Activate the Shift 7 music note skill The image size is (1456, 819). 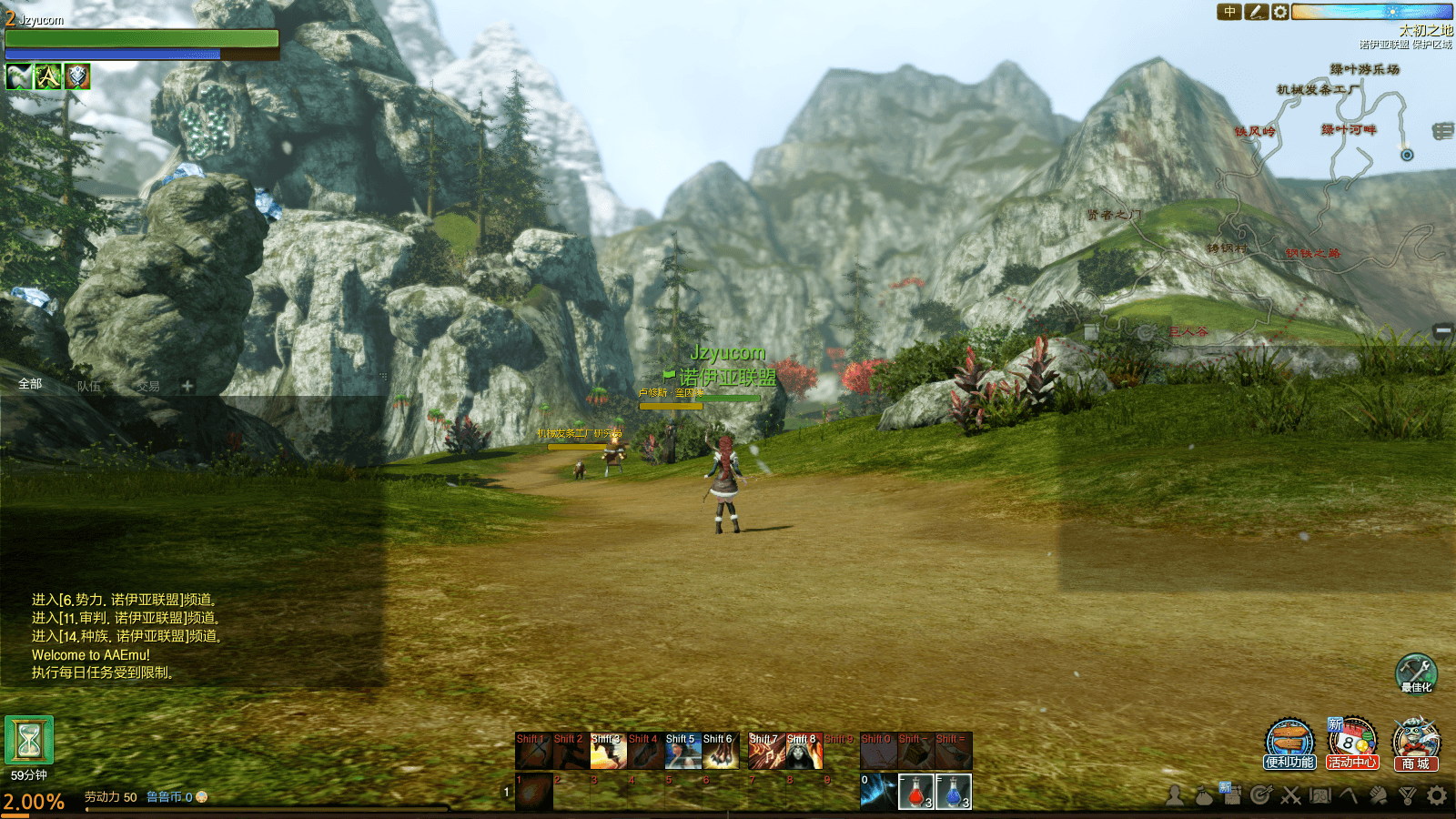pyautogui.click(x=766, y=751)
